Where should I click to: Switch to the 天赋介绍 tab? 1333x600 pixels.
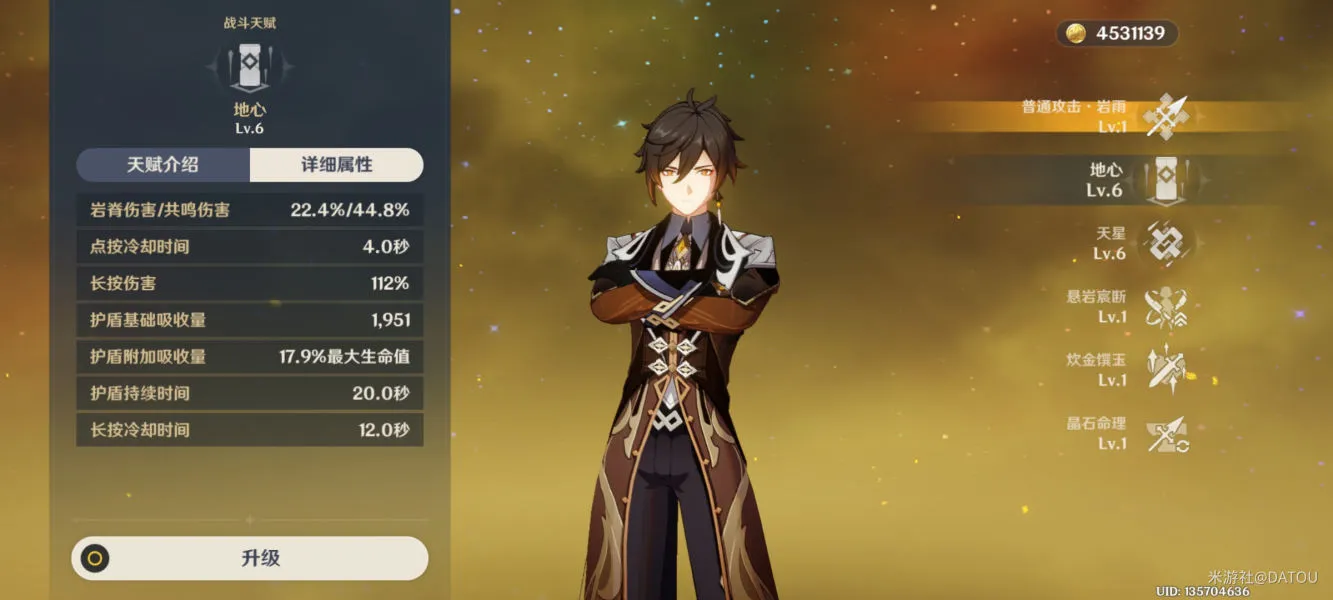pos(163,165)
